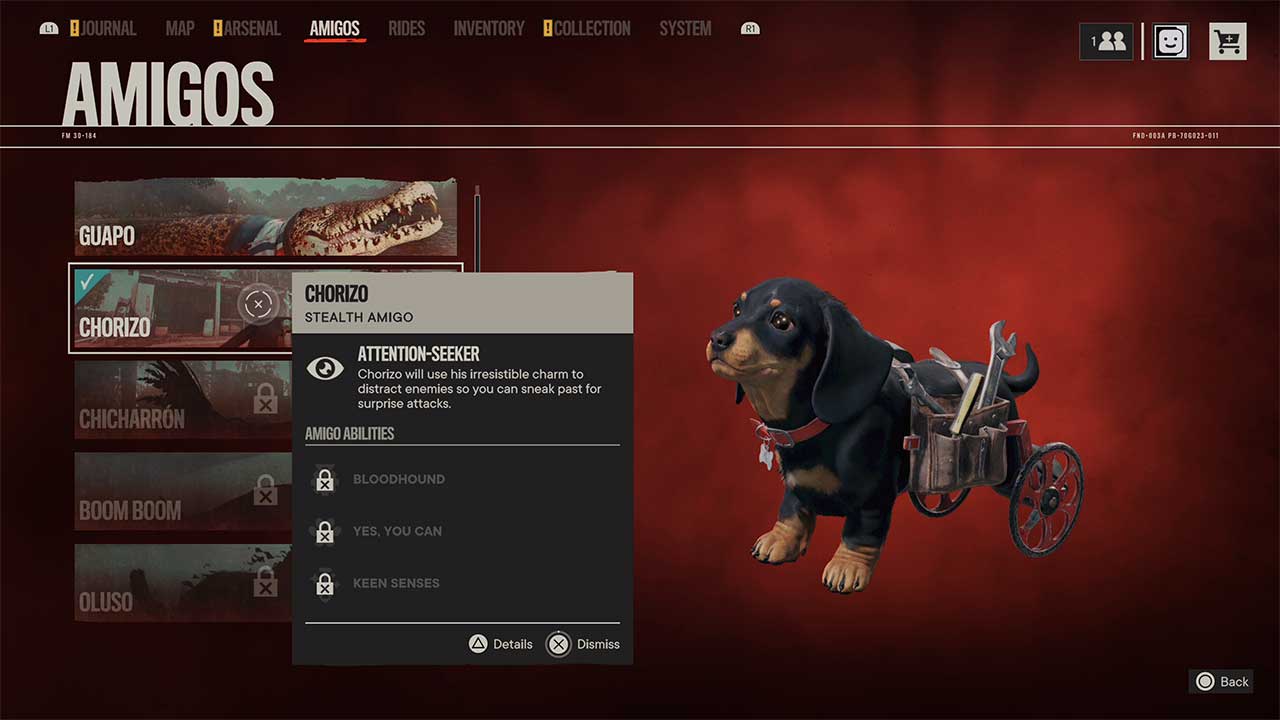Select the Amigos tab
The height and width of the screenshot is (720, 1280).
(334, 28)
